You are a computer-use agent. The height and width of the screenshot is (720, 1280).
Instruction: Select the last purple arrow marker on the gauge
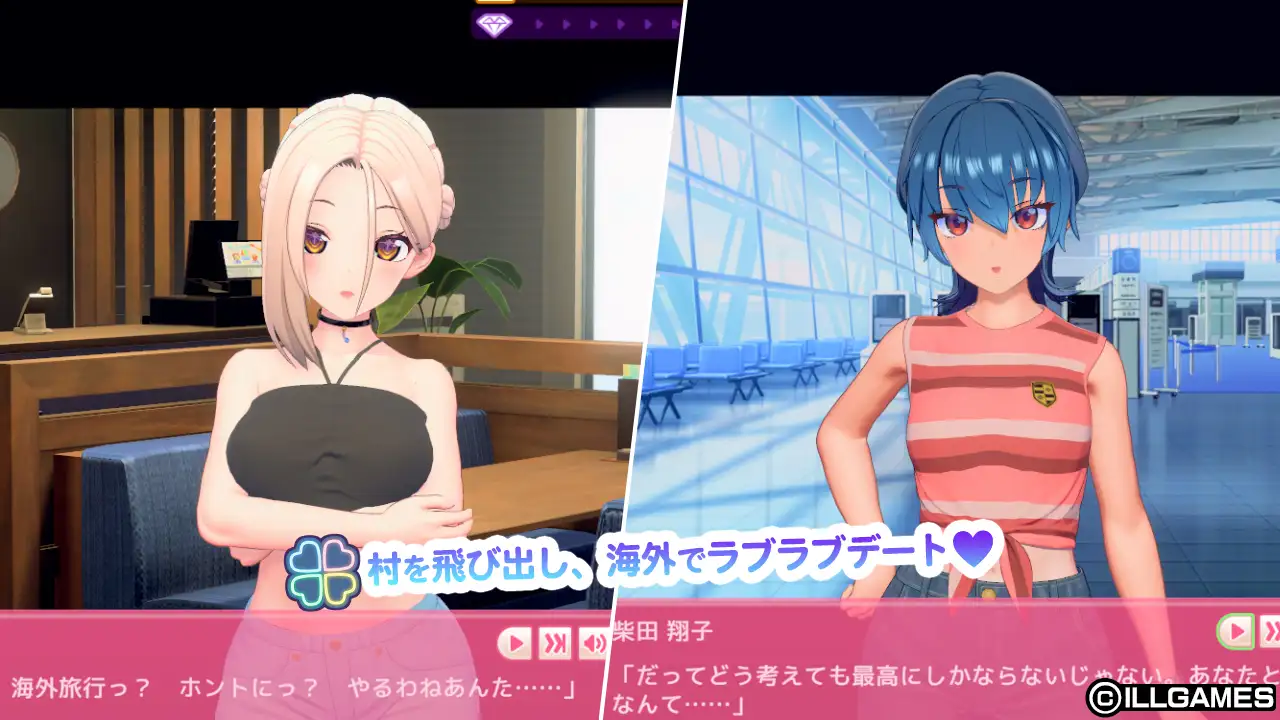click(675, 22)
